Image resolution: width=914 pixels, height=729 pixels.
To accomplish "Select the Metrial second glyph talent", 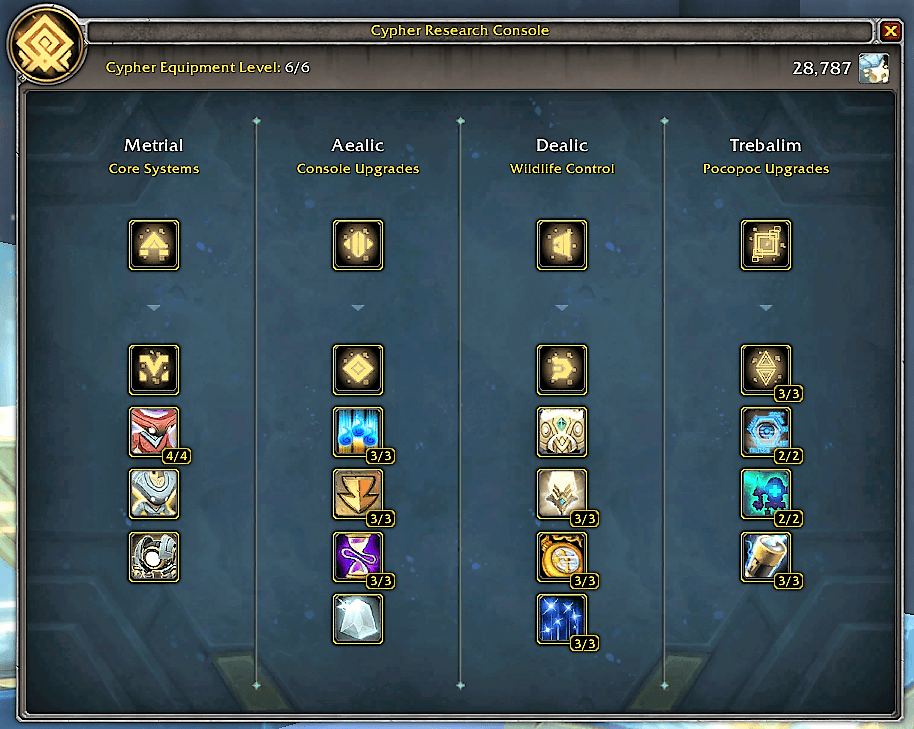I will 154,370.
